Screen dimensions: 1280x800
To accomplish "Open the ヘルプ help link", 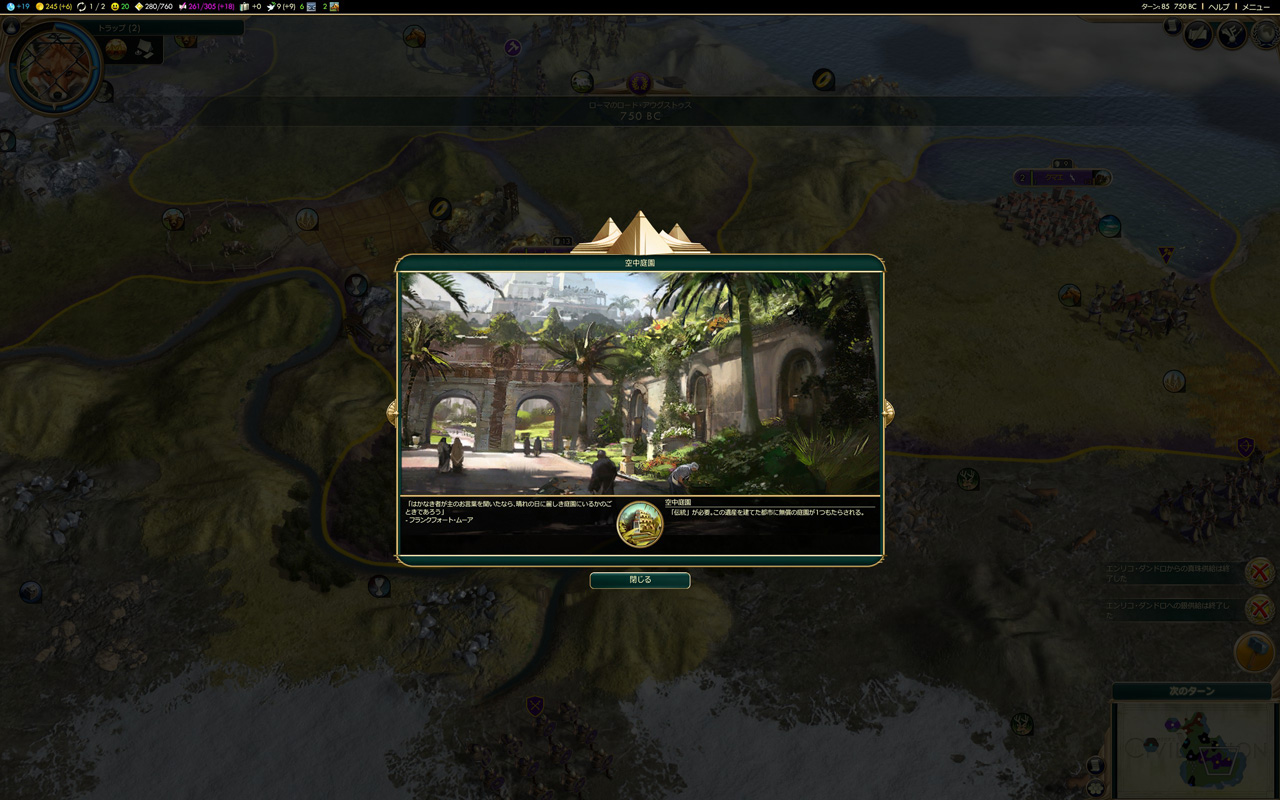I will [x=1218, y=6].
